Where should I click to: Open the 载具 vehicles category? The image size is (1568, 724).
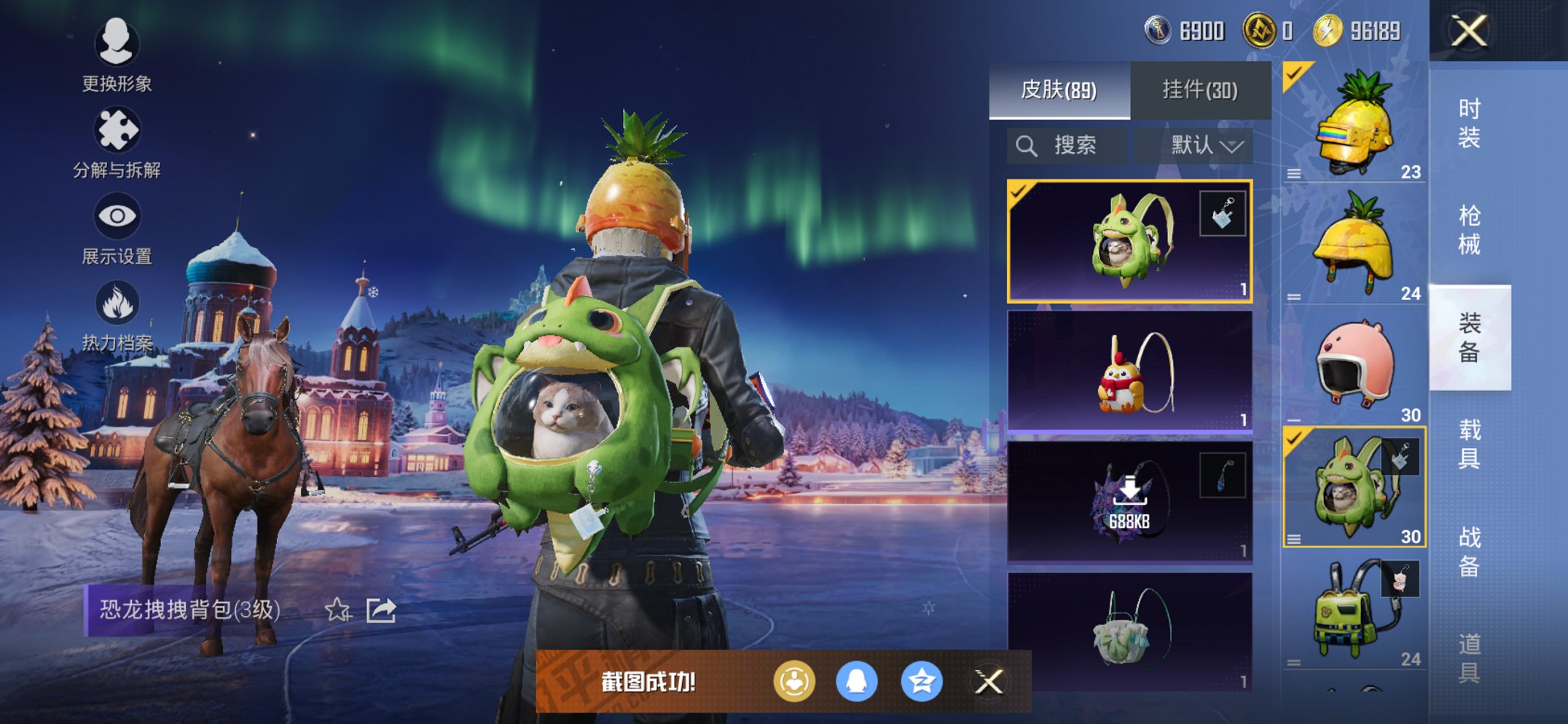[x=1469, y=444]
